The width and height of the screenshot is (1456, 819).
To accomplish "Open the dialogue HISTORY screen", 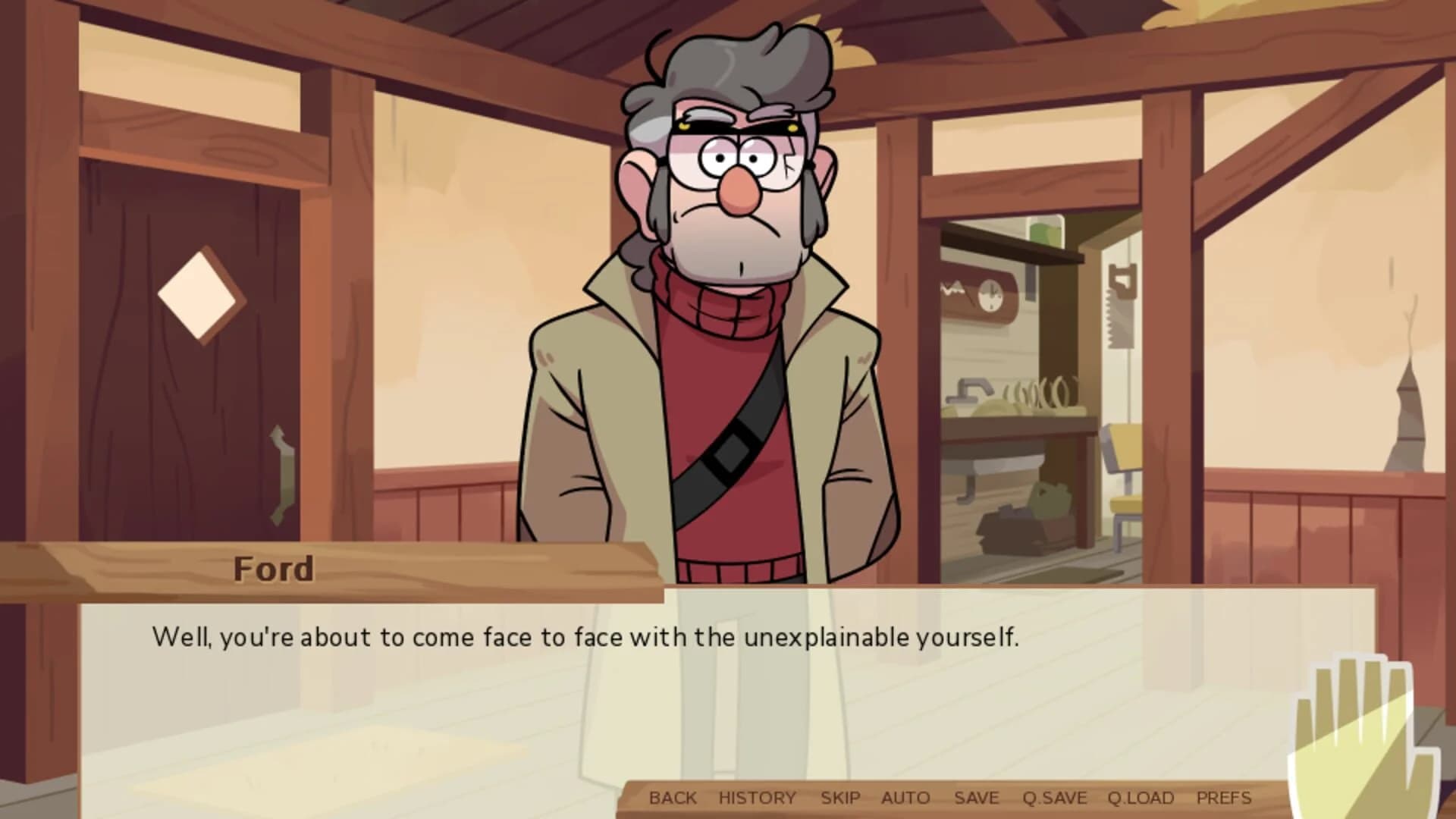I will 755,798.
